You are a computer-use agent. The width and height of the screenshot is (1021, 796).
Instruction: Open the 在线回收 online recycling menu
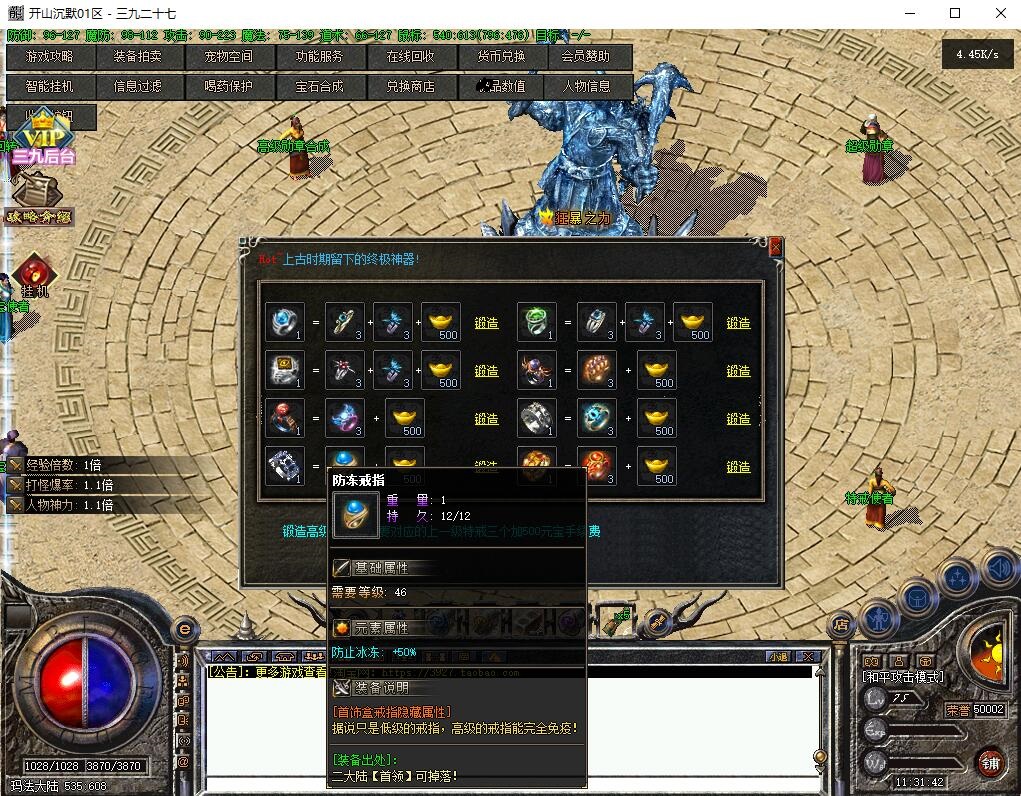tap(410, 57)
